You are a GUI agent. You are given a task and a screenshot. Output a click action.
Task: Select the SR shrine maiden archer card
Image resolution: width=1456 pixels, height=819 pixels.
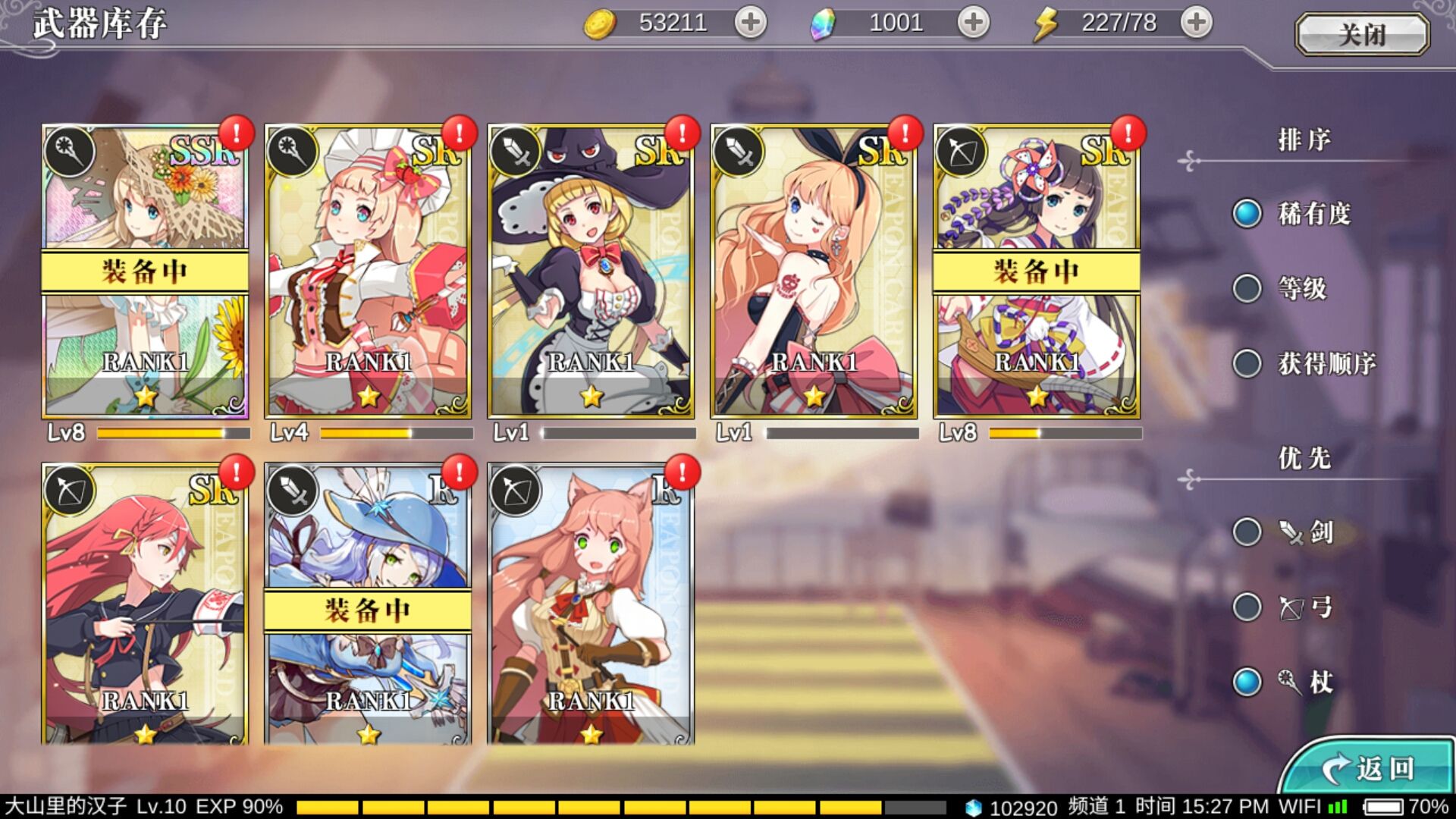(1037, 271)
